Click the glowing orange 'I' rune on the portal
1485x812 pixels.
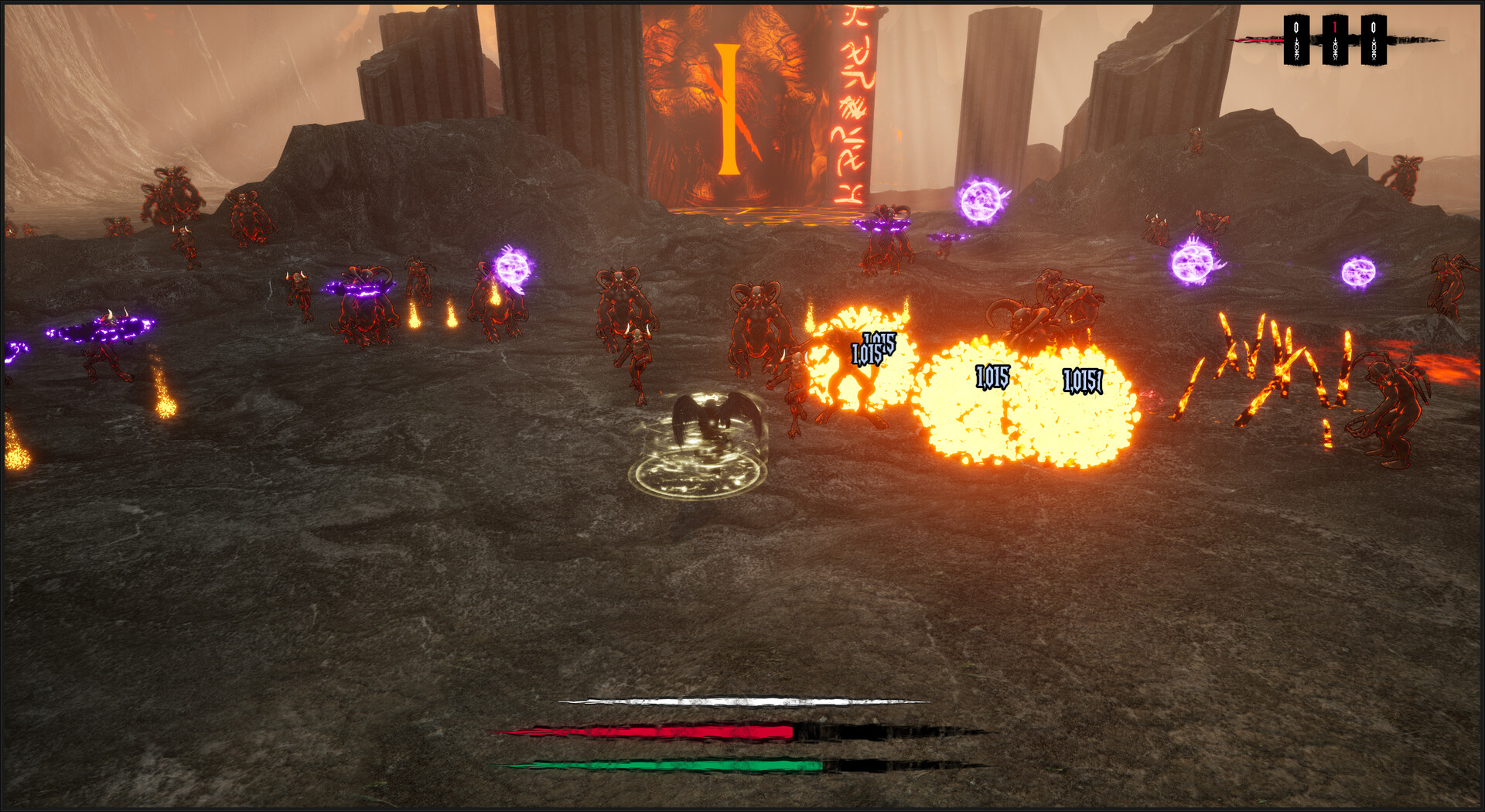tap(728, 108)
